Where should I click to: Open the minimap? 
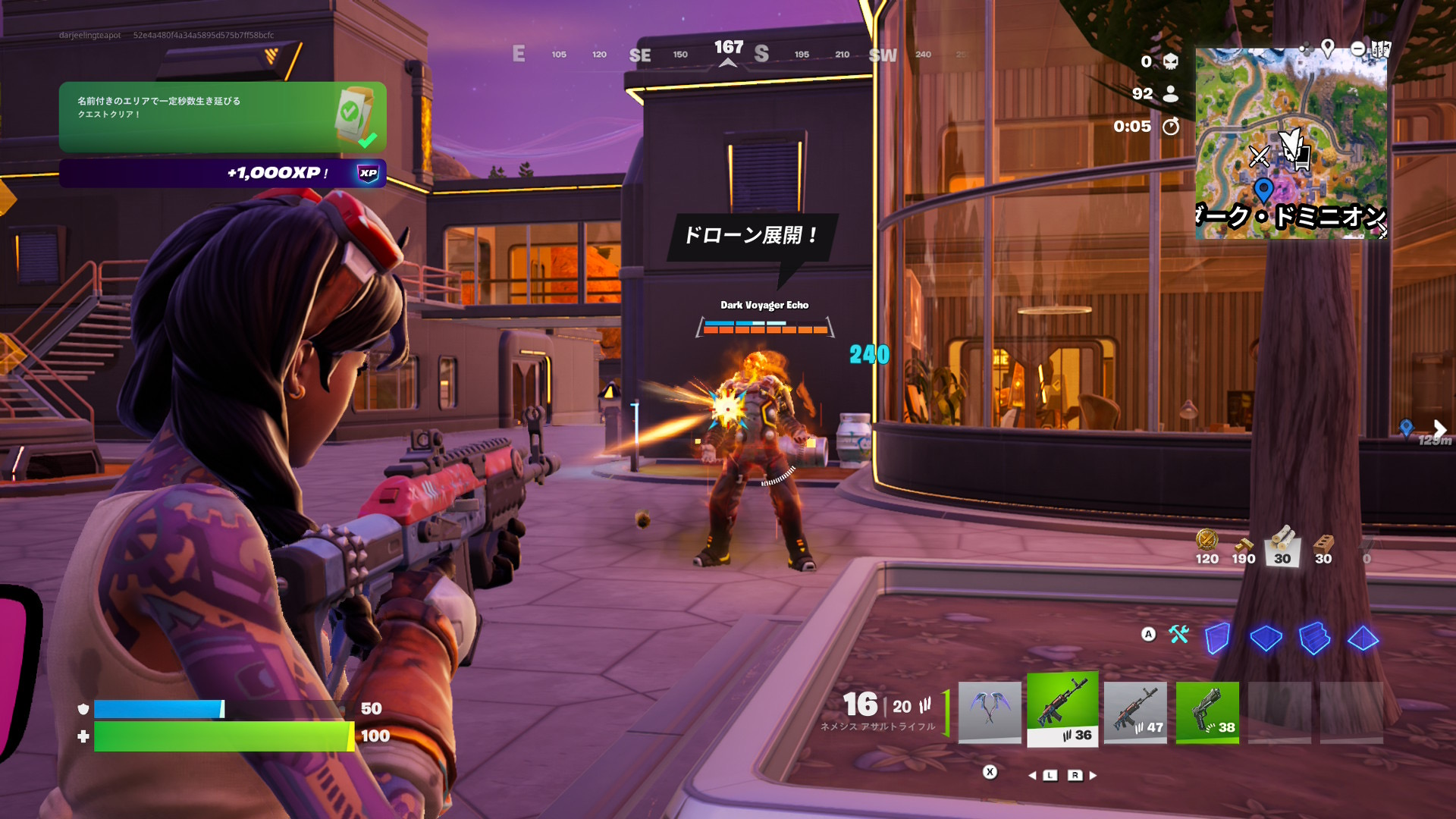point(1291,144)
